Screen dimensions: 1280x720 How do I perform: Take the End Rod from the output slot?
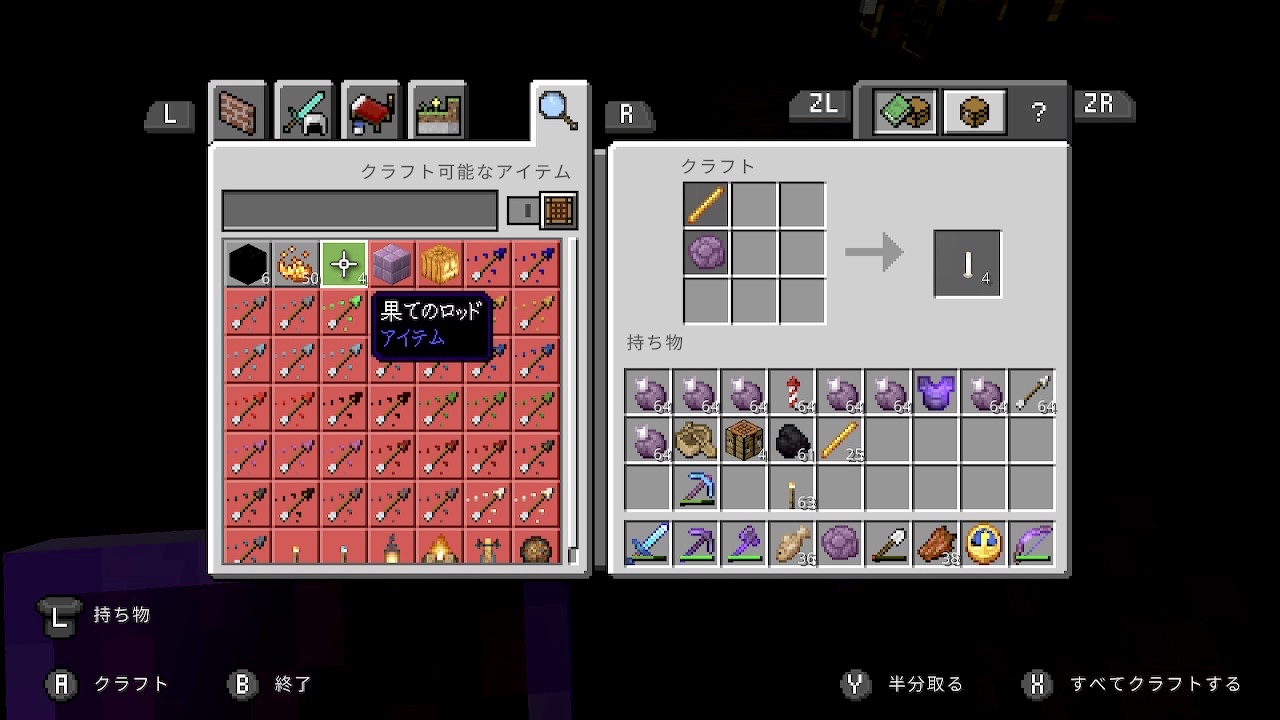pyautogui.click(x=967, y=264)
